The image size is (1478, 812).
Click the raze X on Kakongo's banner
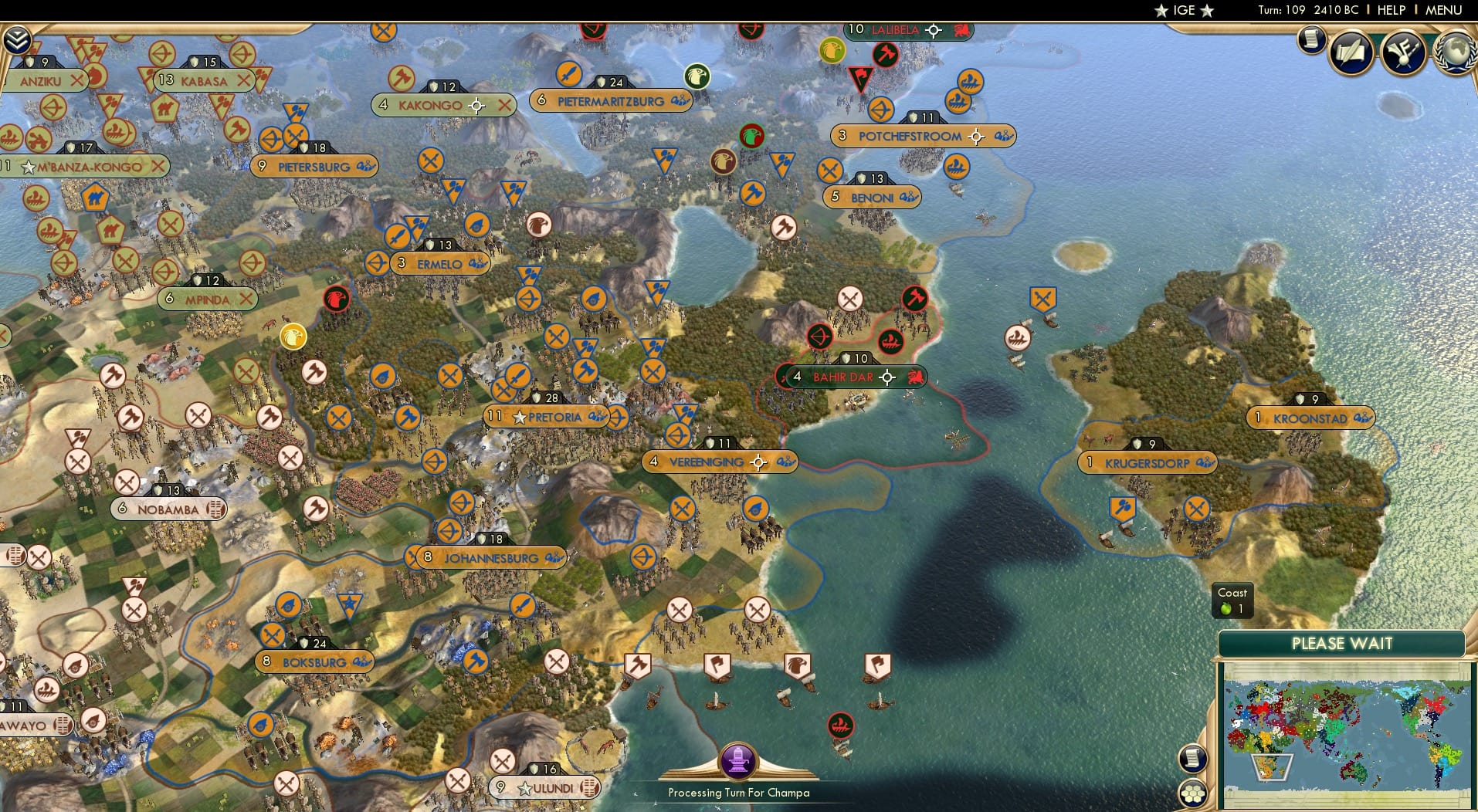[506, 106]
